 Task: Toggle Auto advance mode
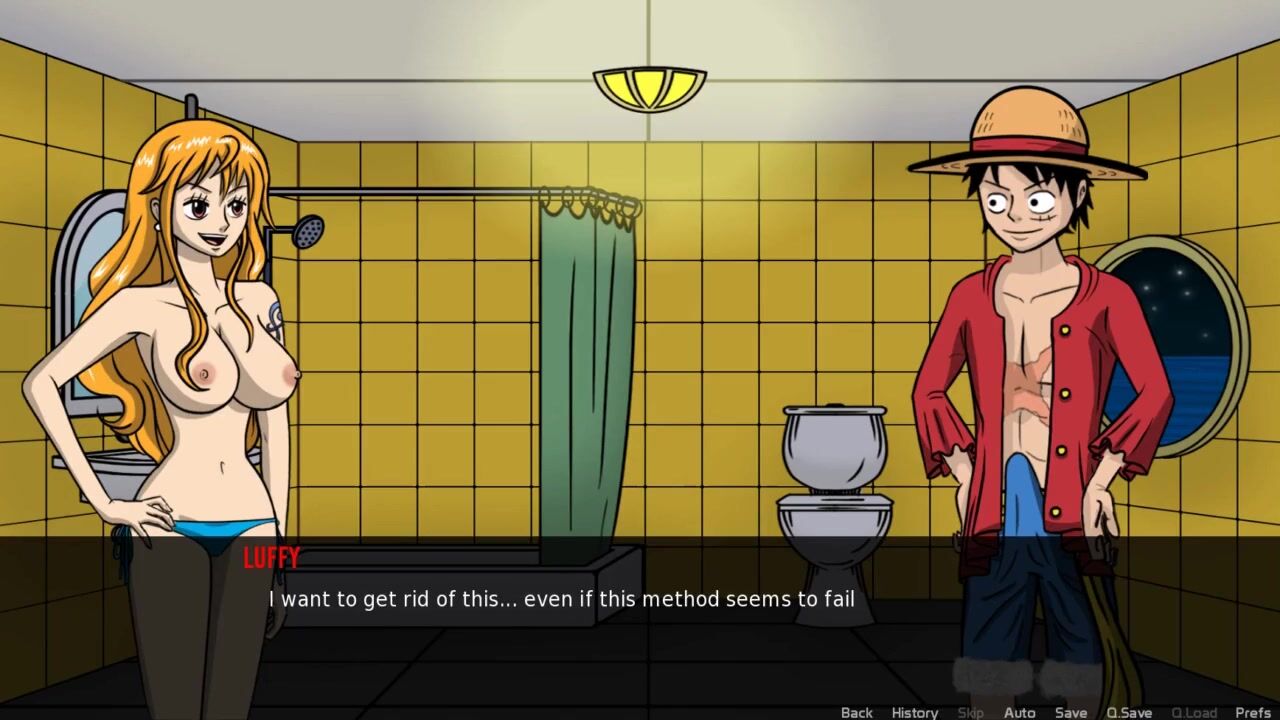(1019, 712)
